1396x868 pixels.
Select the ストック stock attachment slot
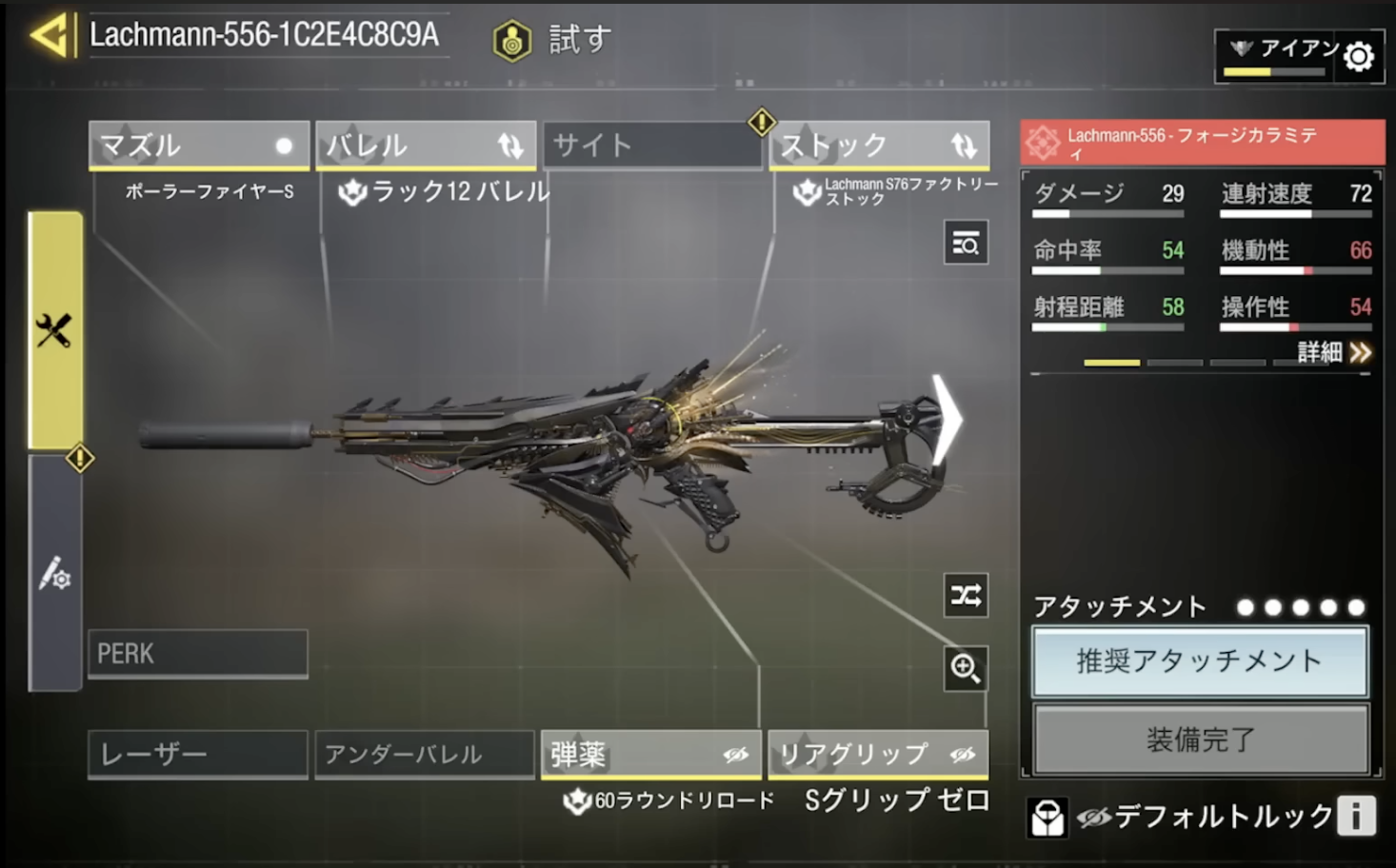point(878,146)
